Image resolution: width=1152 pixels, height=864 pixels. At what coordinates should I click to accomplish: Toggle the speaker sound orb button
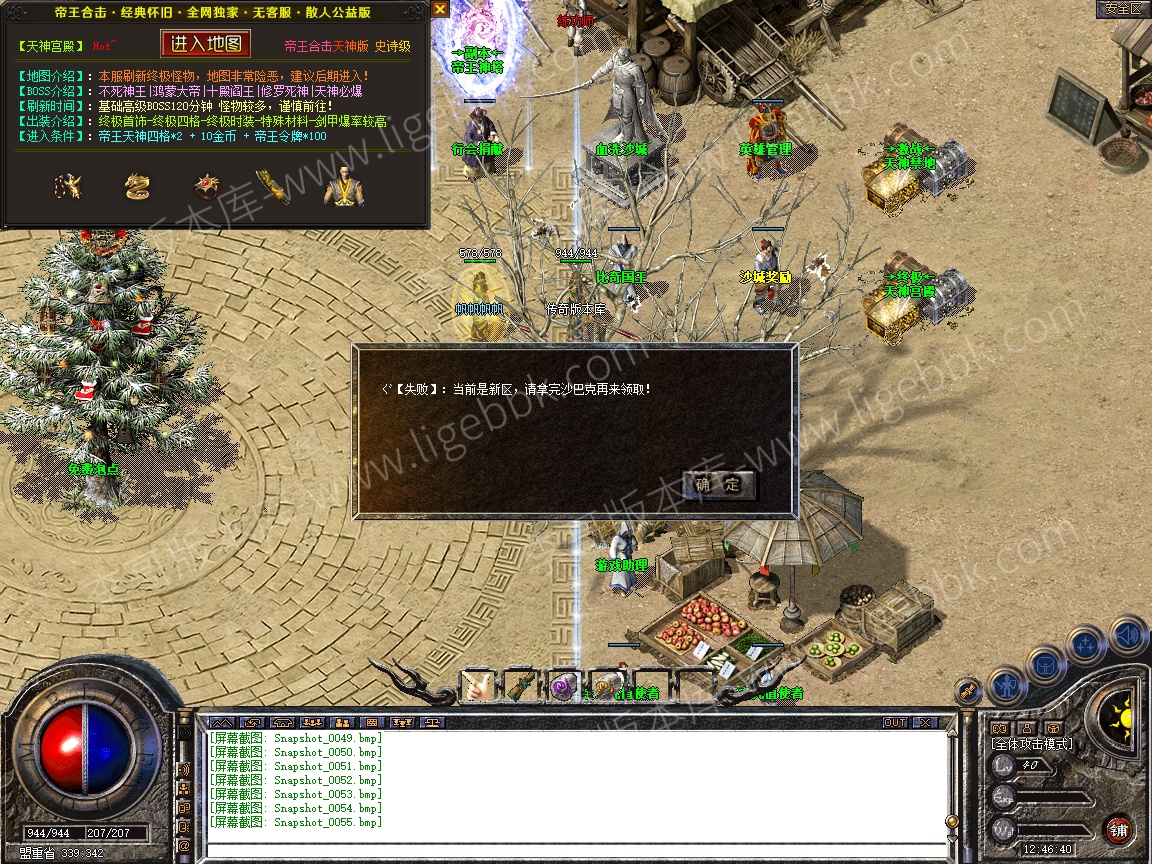click(x=1128, y=635)
